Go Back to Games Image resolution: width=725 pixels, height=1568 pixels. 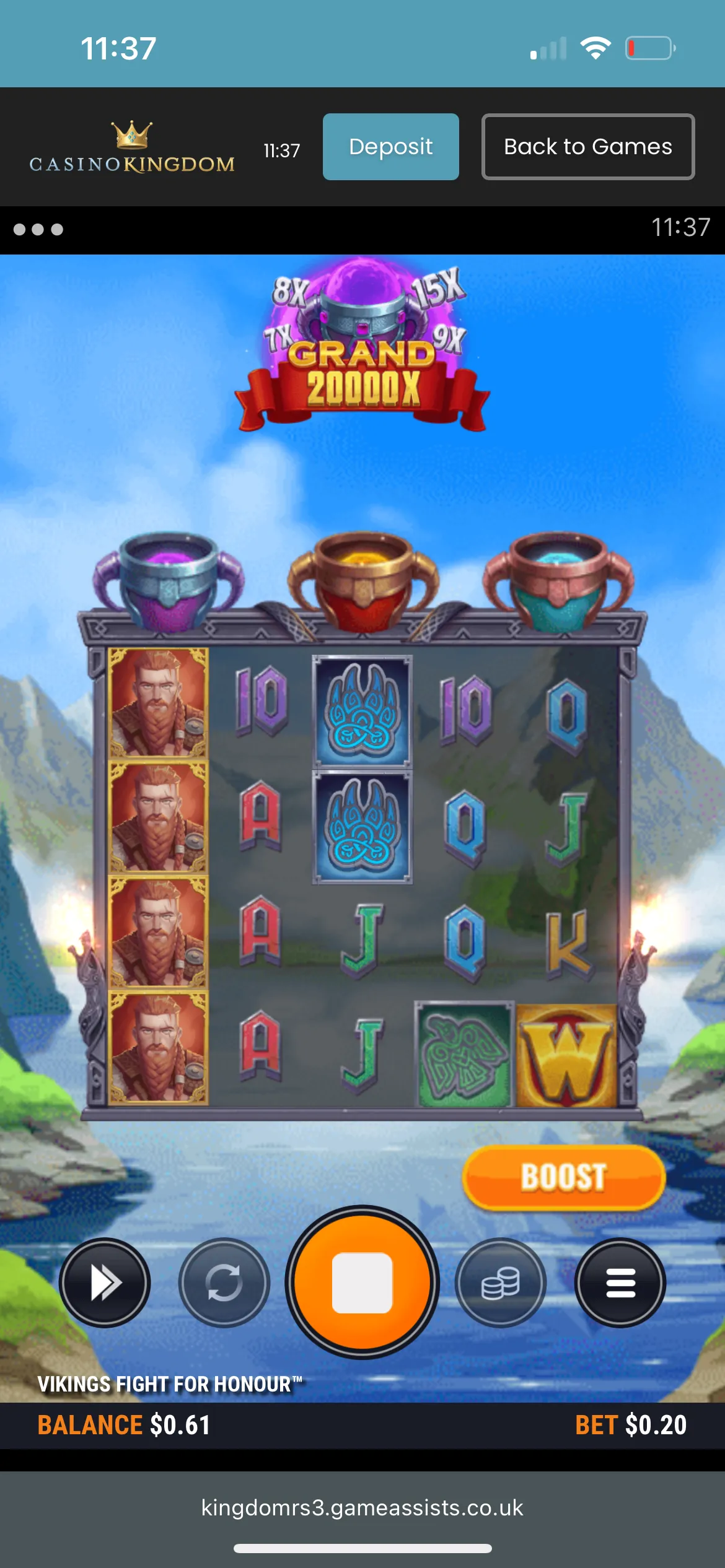[587, 147]
